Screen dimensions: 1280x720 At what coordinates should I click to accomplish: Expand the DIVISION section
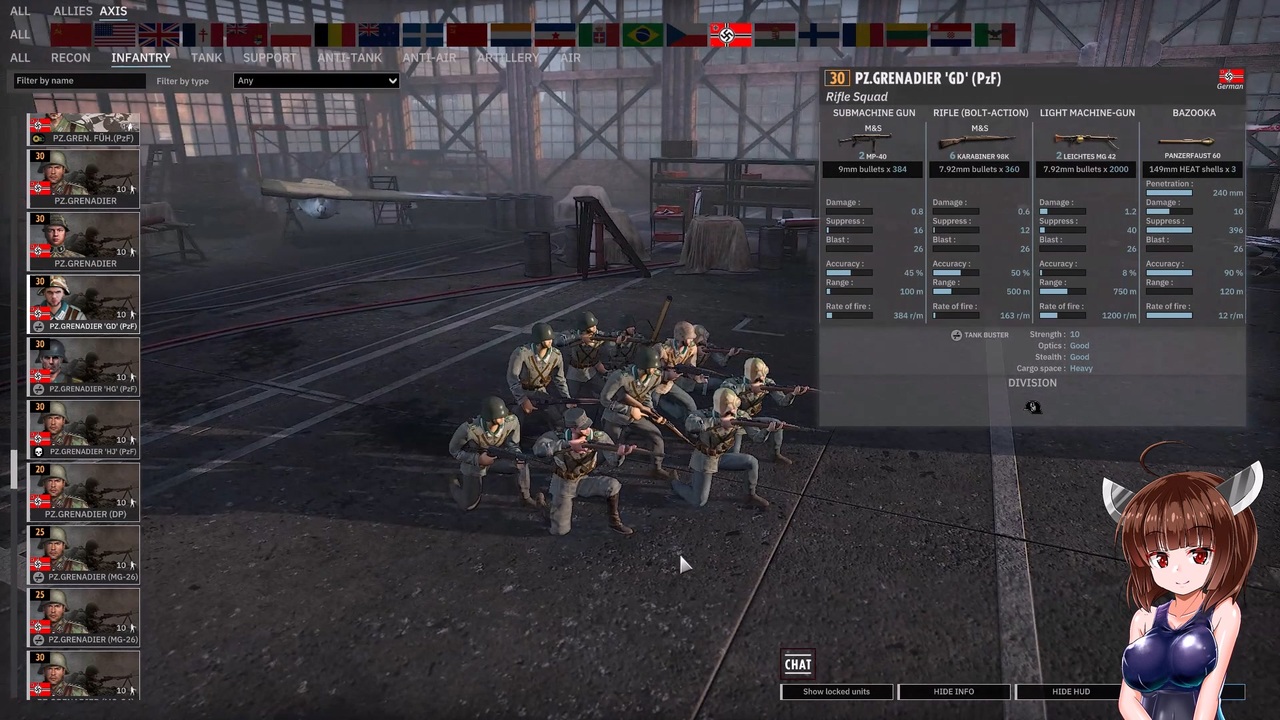tap(1032, 382)
